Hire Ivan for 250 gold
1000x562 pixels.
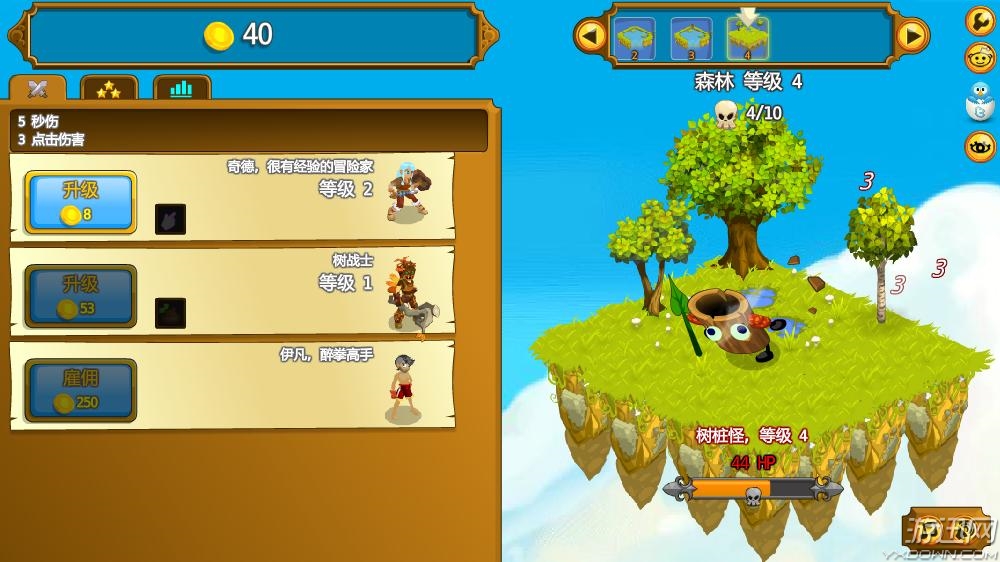click(80, 390)
